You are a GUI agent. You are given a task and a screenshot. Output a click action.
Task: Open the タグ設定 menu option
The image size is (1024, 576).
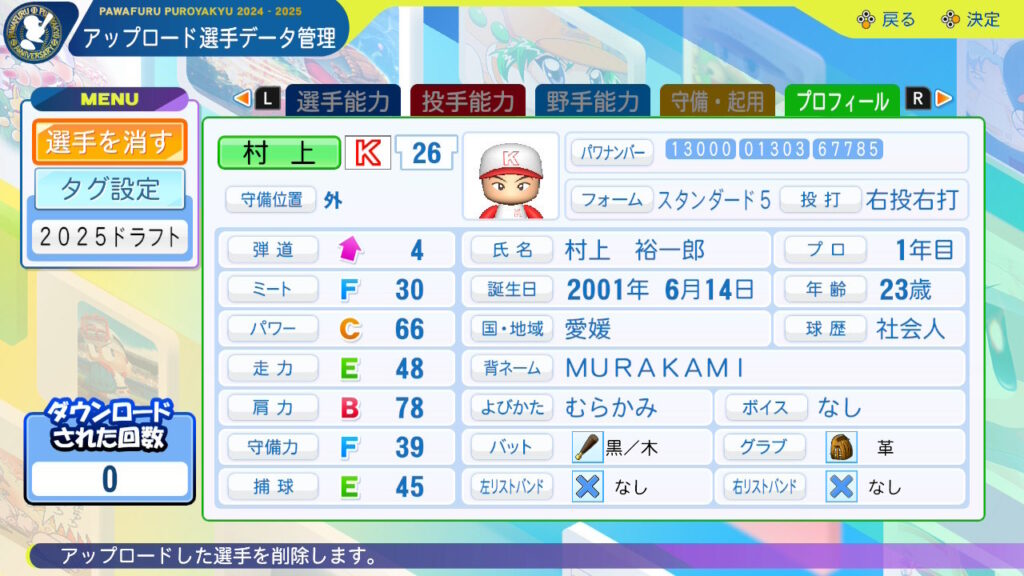click(x=109, y=187)
